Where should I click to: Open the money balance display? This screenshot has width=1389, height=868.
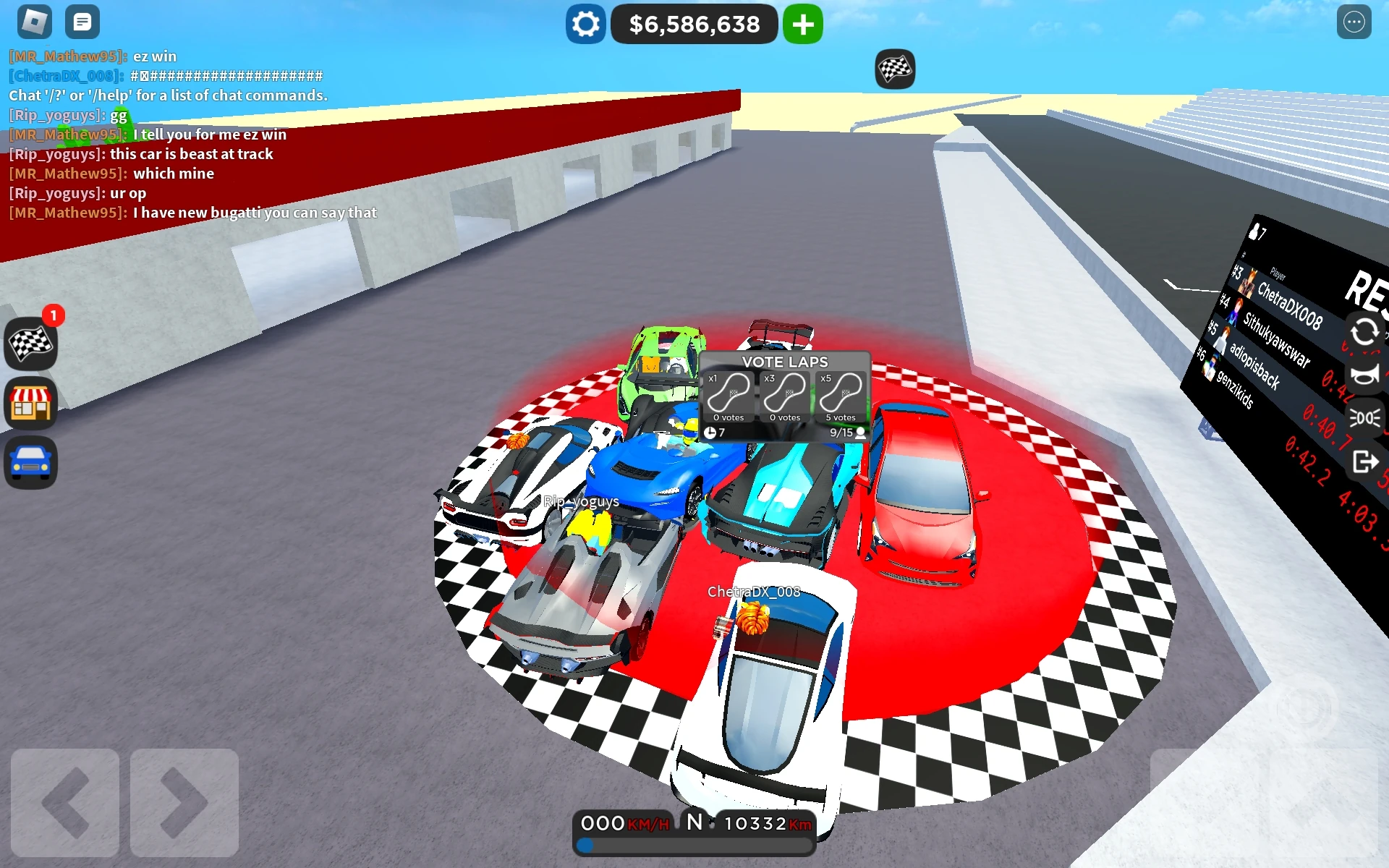coord(694,24)
